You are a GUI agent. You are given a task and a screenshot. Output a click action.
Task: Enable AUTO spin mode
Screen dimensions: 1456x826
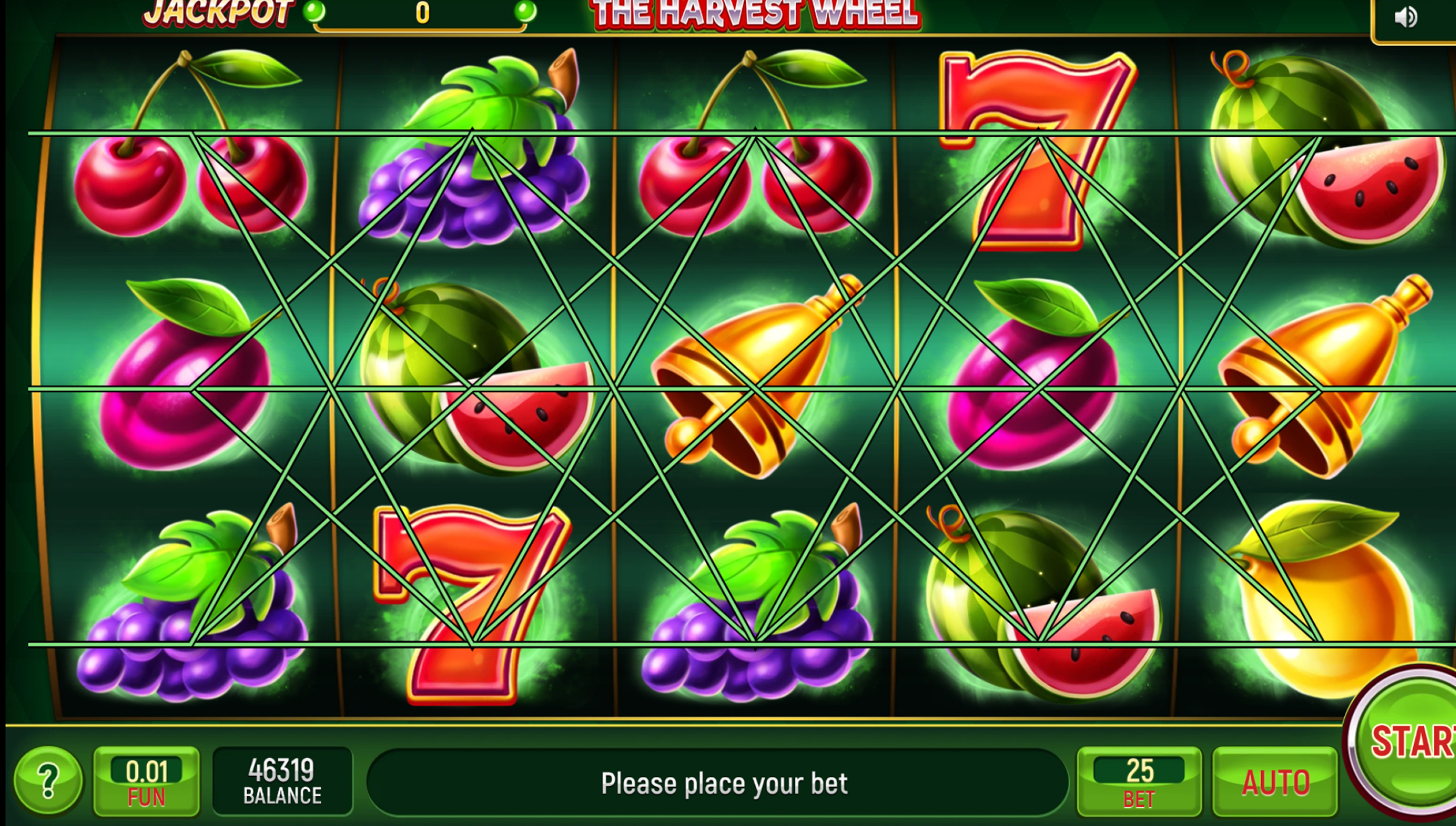[1275, 782]
